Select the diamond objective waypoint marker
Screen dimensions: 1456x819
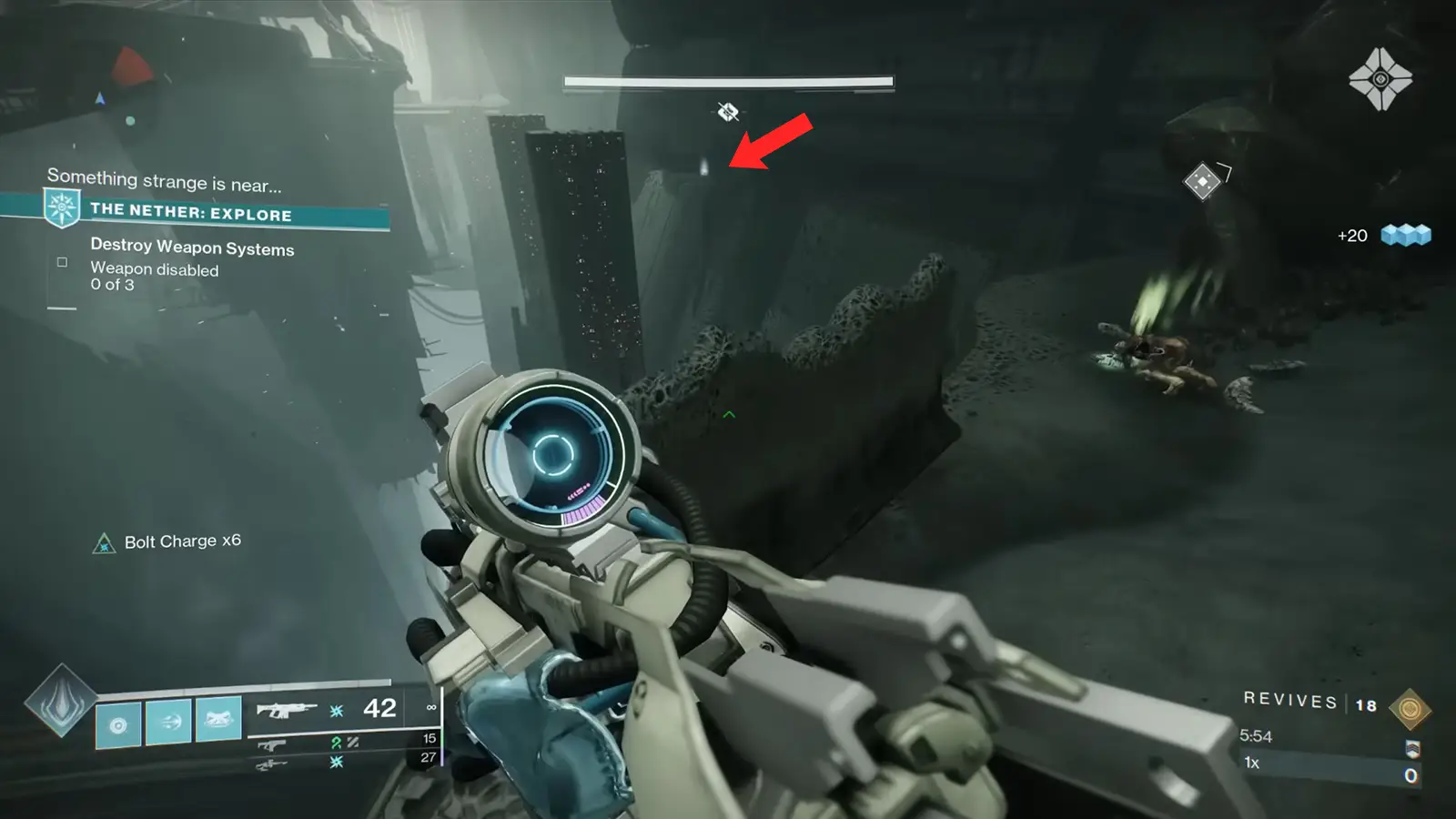pos(1202,181)
